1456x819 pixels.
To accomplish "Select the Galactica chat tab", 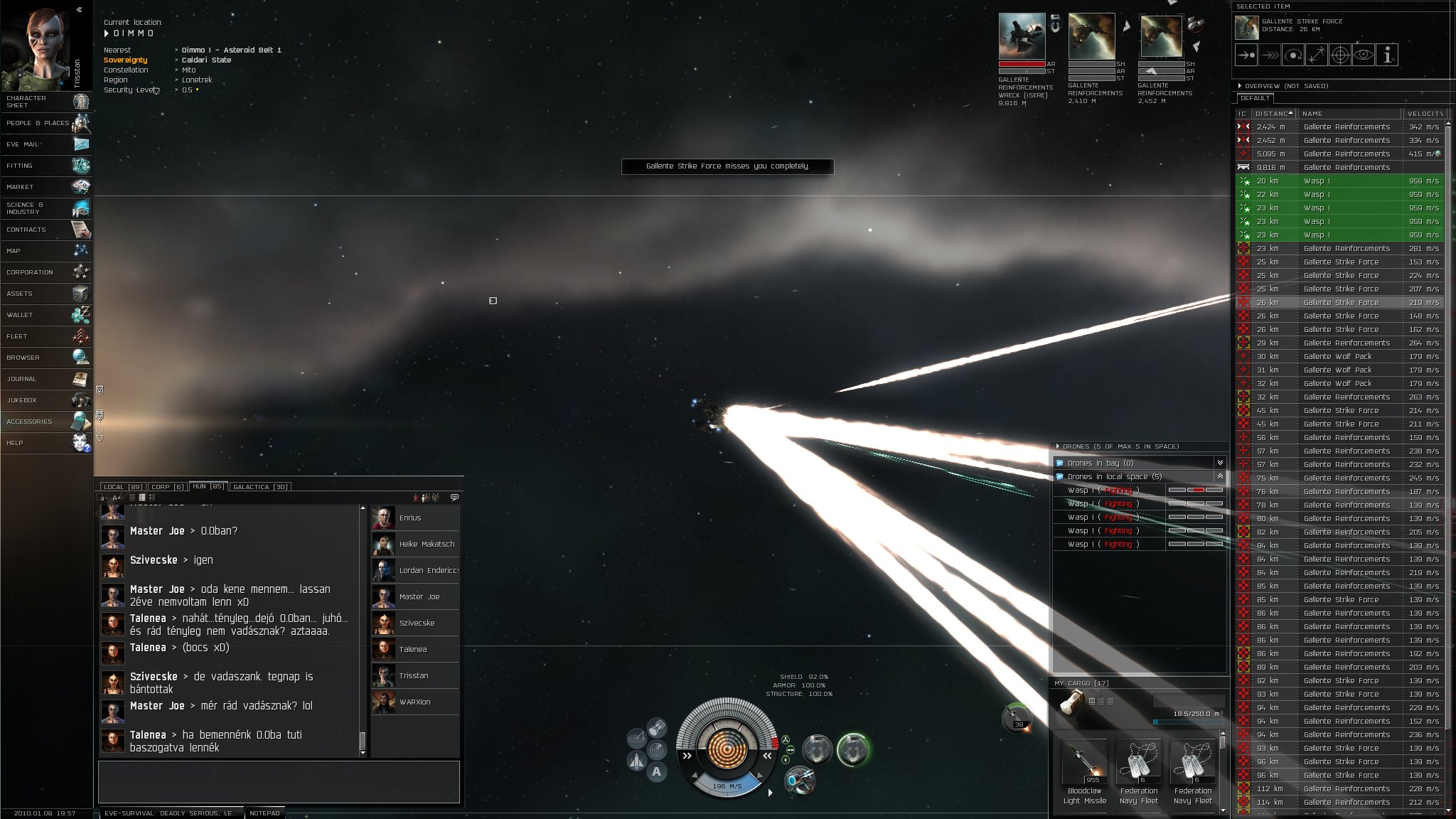I will pyautogui.click(x=260, y=487).
